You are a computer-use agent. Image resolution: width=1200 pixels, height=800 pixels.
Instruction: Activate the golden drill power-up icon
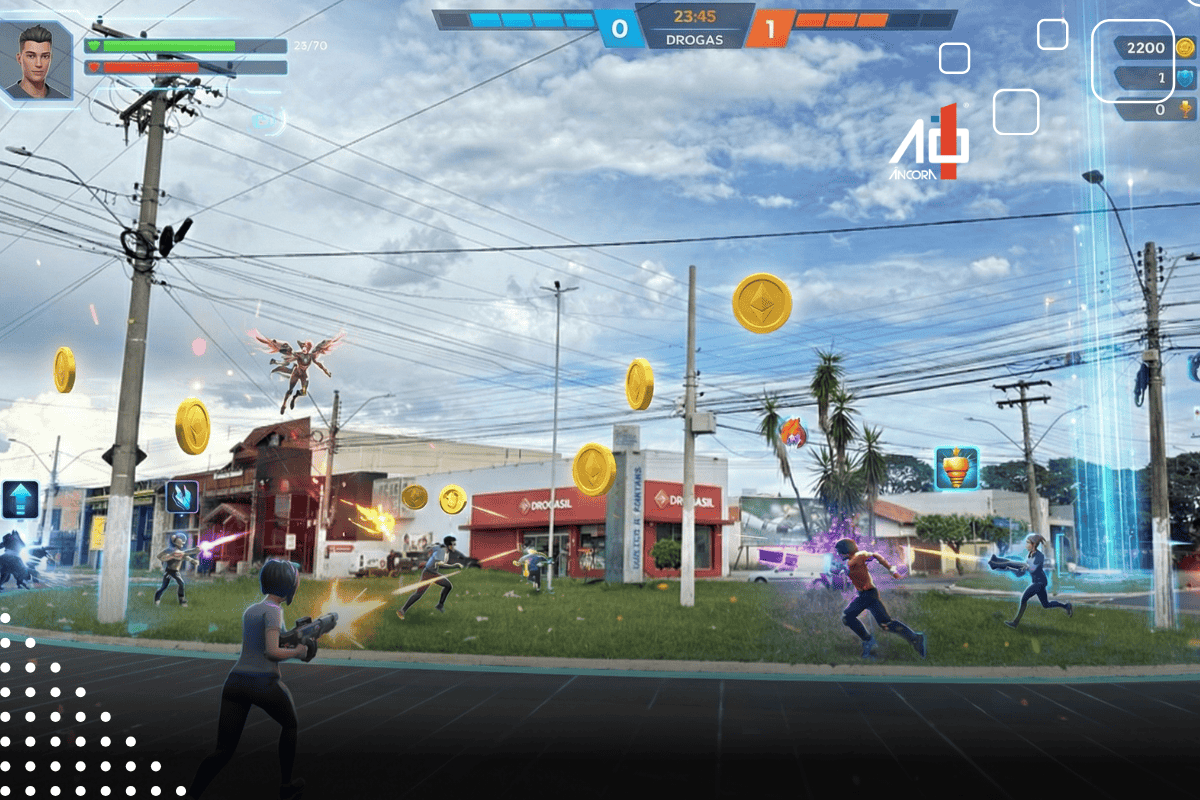[956, 468]
